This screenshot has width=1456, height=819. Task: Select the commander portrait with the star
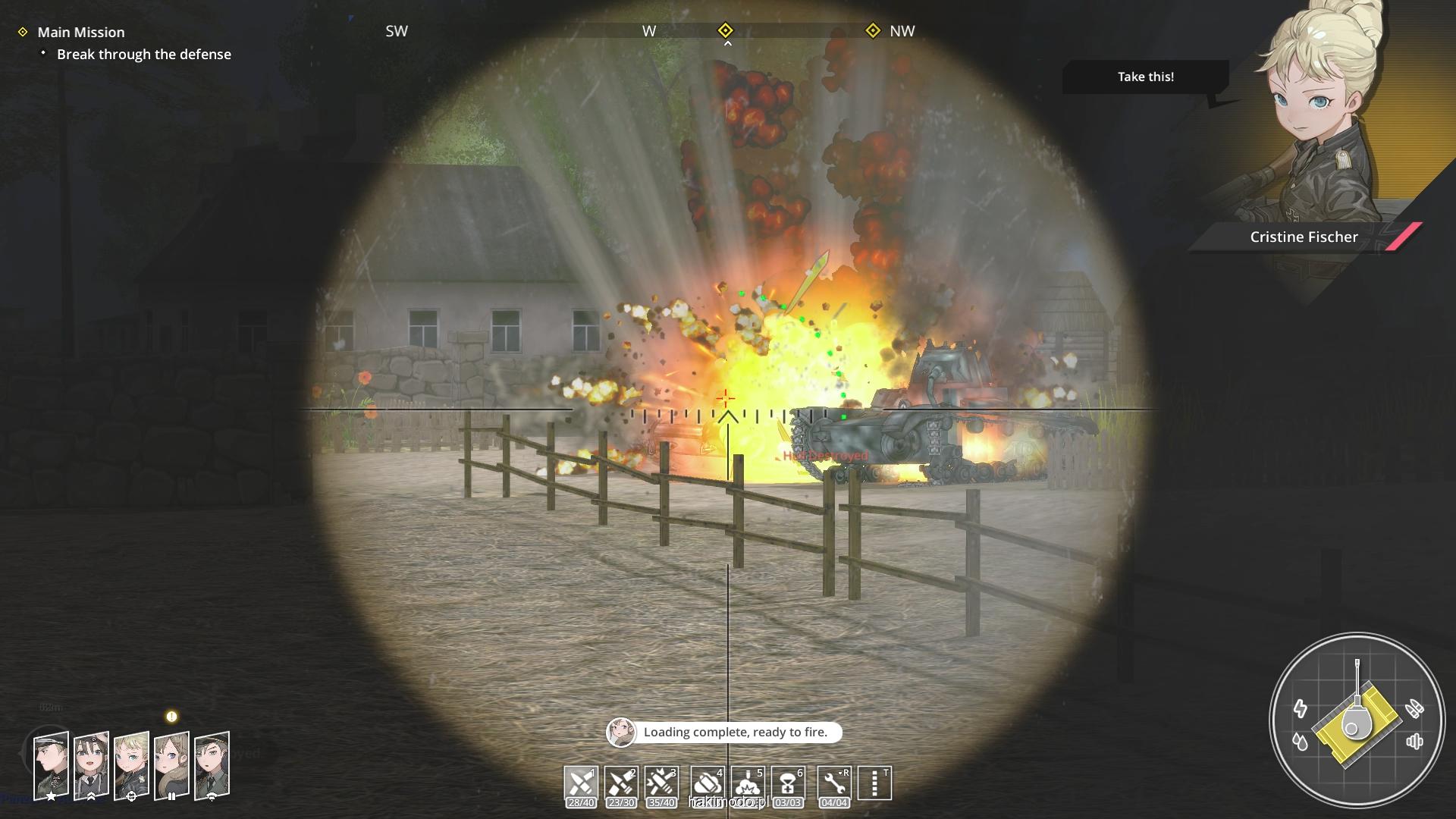click(51, 764)
